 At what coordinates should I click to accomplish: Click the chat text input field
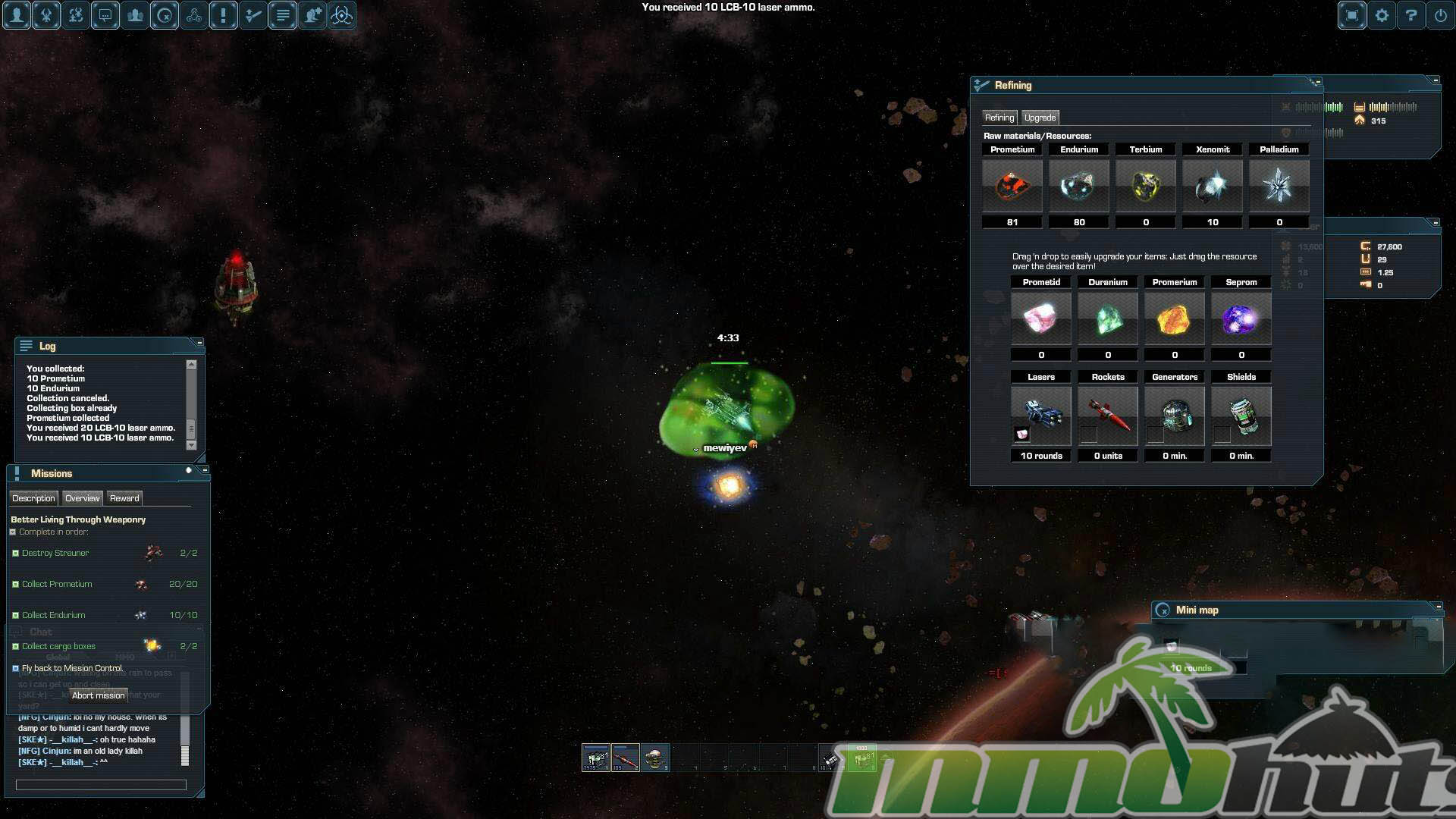coord(101,785)
